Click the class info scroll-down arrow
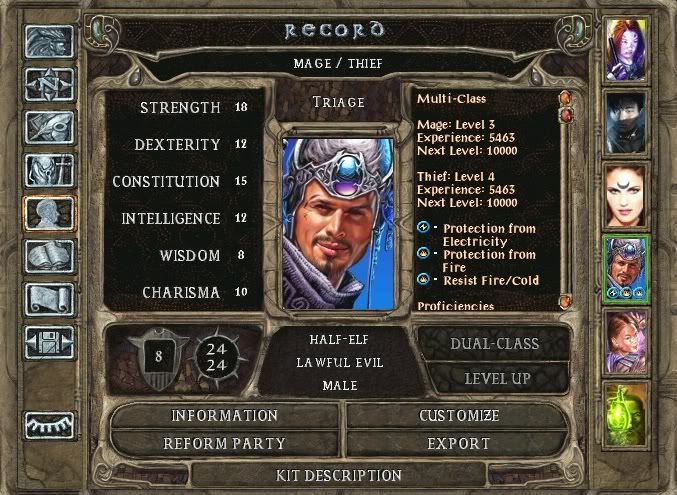Viewport: 677px width, 495px height. [x=565, y=300]
